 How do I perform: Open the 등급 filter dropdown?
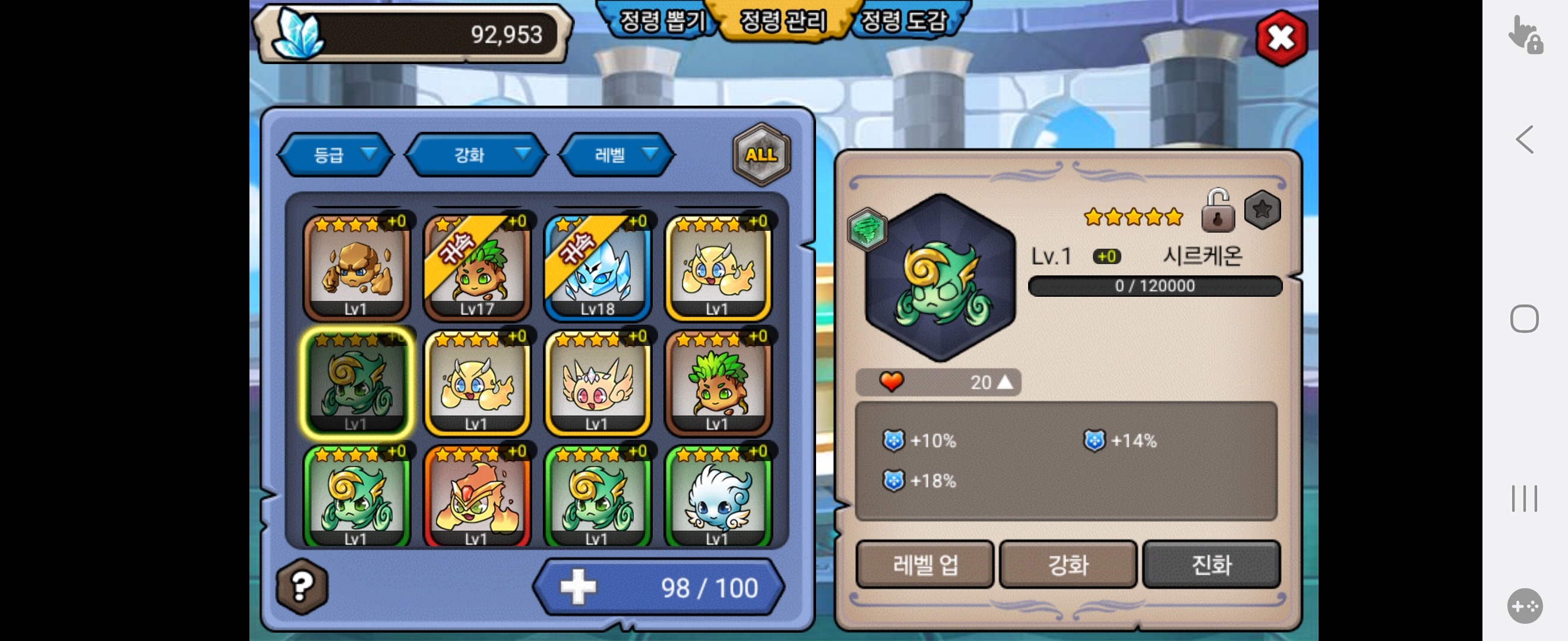(336, 155)
